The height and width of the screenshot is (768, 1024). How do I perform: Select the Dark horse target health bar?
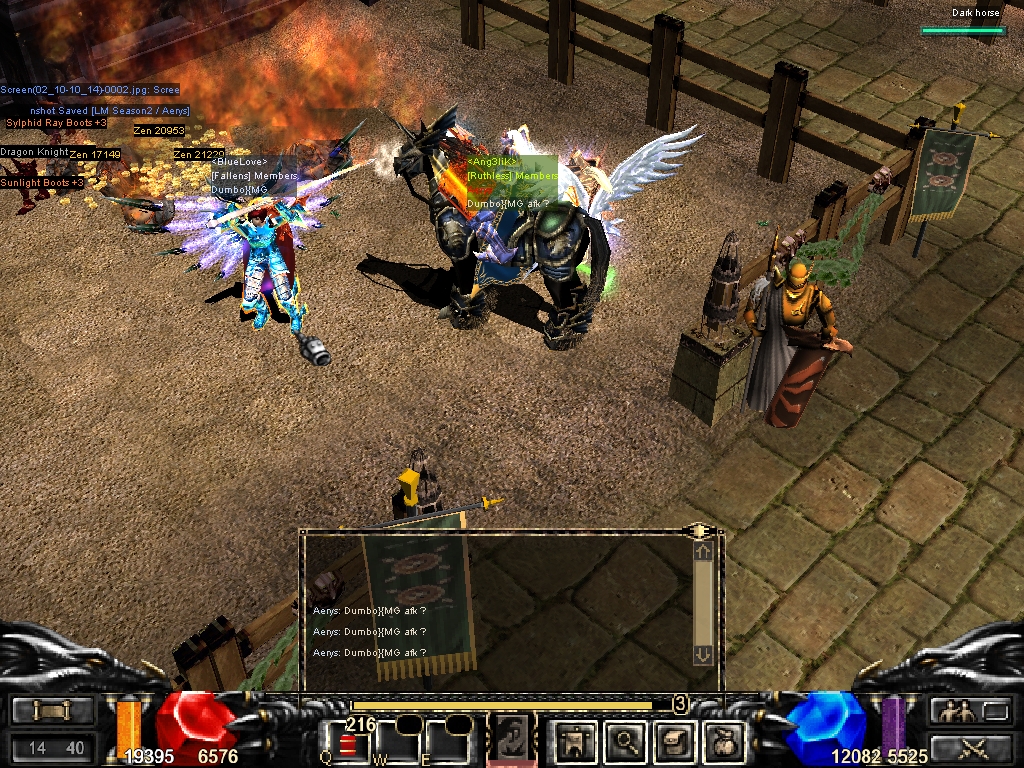961,31
